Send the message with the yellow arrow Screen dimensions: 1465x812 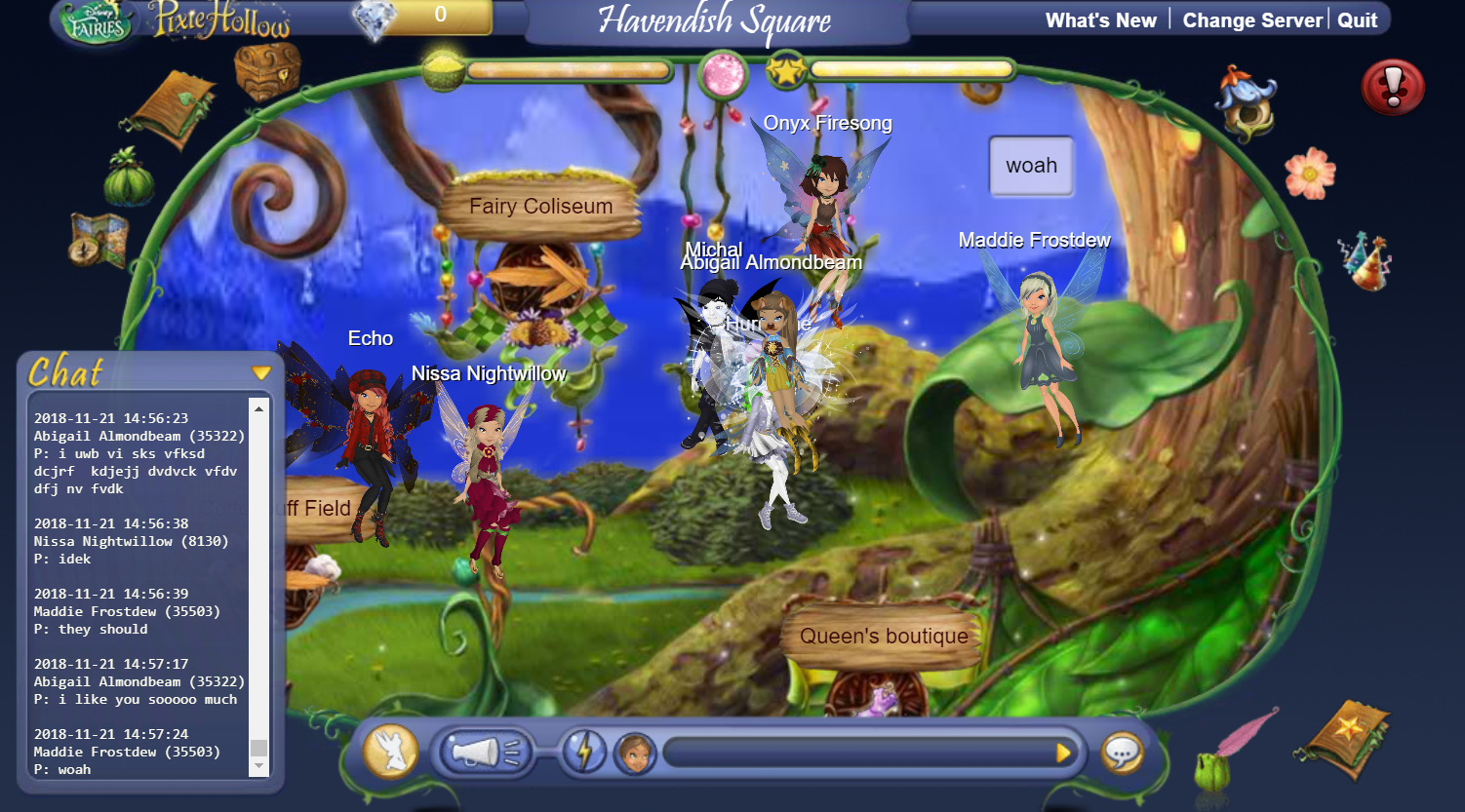point(1063,753)
